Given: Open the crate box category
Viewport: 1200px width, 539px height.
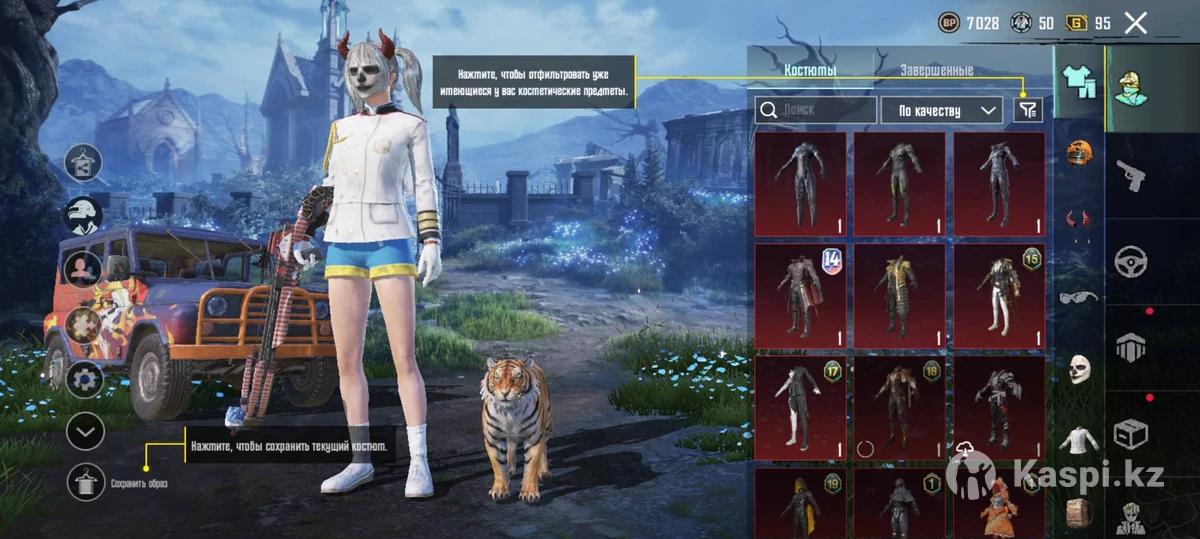Looking at the screenshot, I should point(1131,434).
